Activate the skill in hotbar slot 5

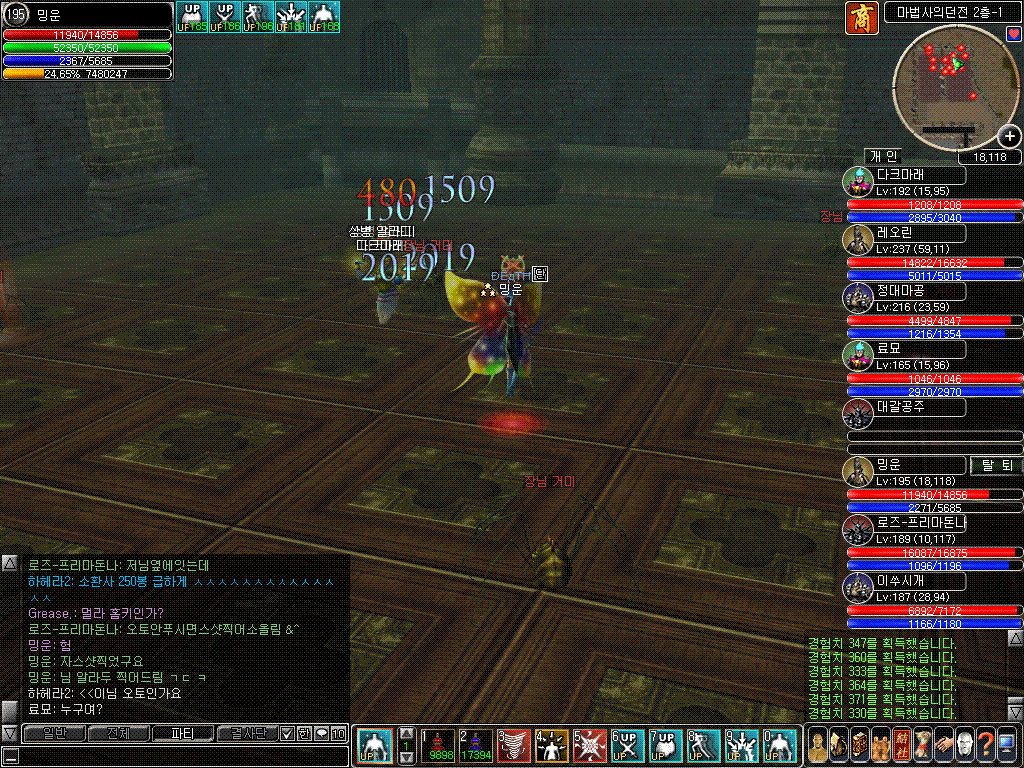click(x=588, y=746)
